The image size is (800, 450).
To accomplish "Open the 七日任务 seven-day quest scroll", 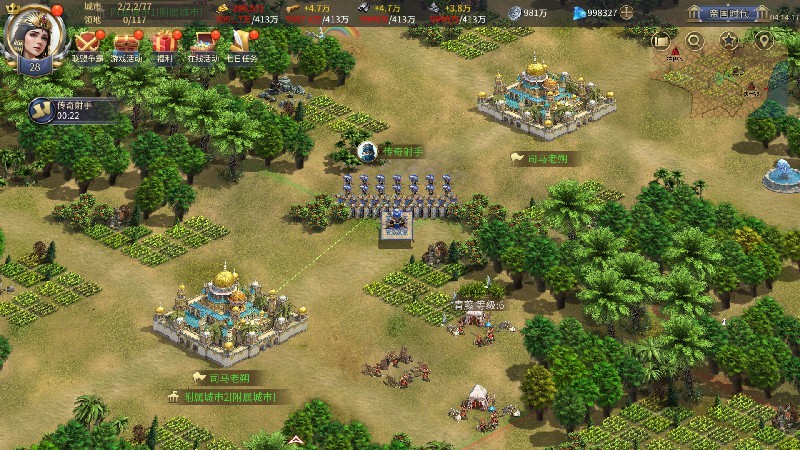I will click(x=241, y=44).
